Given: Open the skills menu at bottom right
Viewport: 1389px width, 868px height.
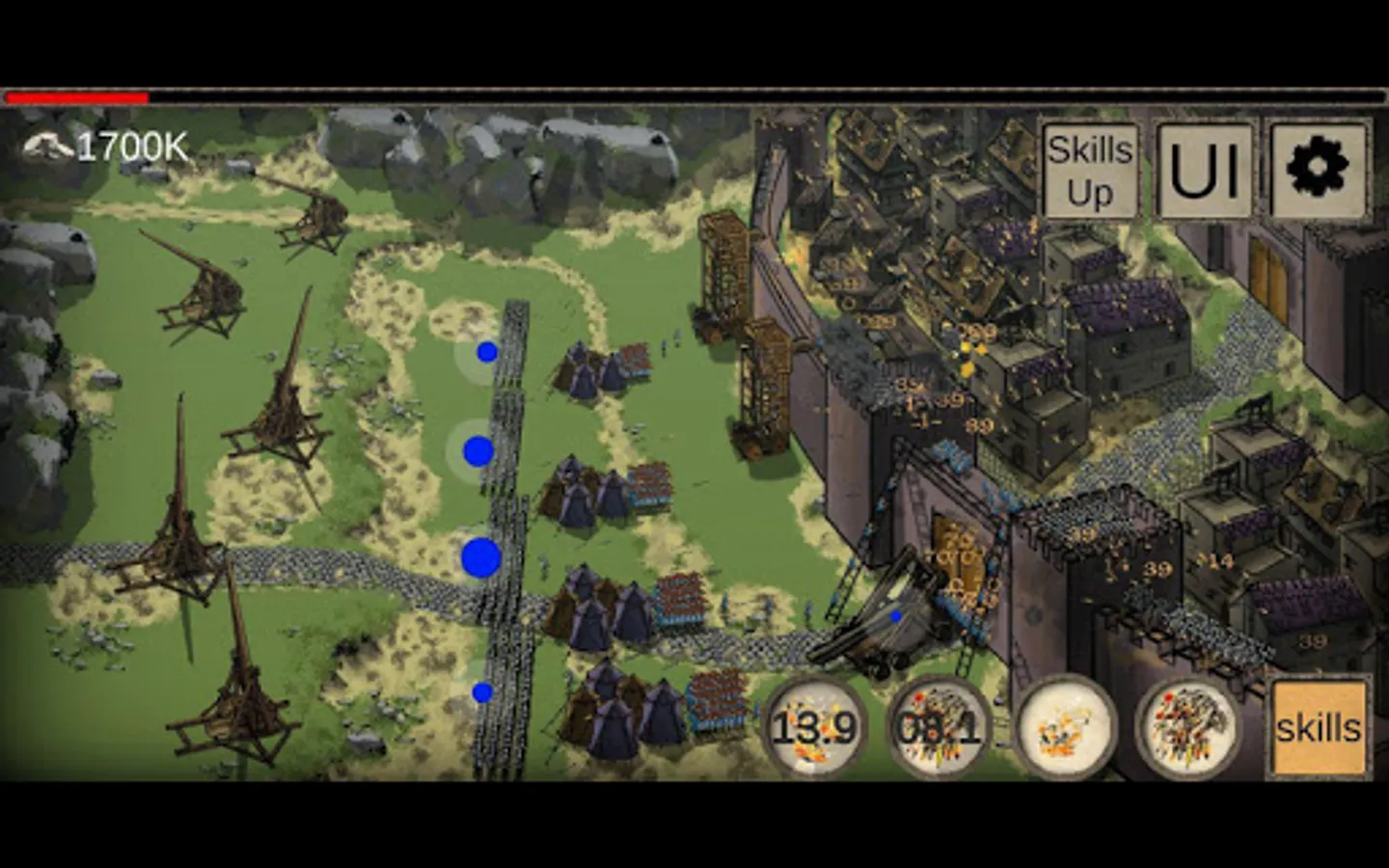Looking at the screenshot, I should 1319,726.
